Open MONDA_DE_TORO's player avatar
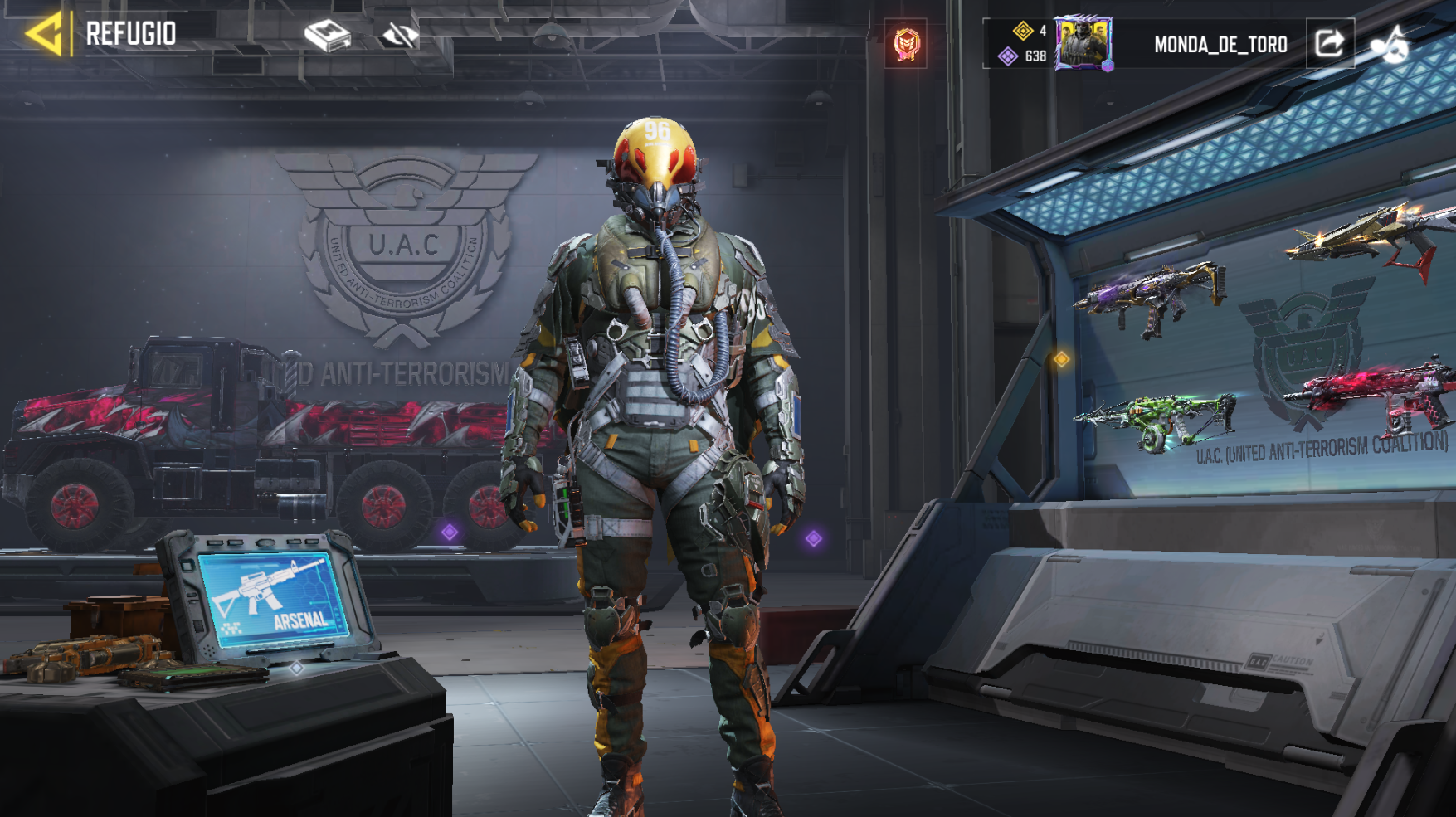The image size is (1456, 817). (x=1083, y=43)
